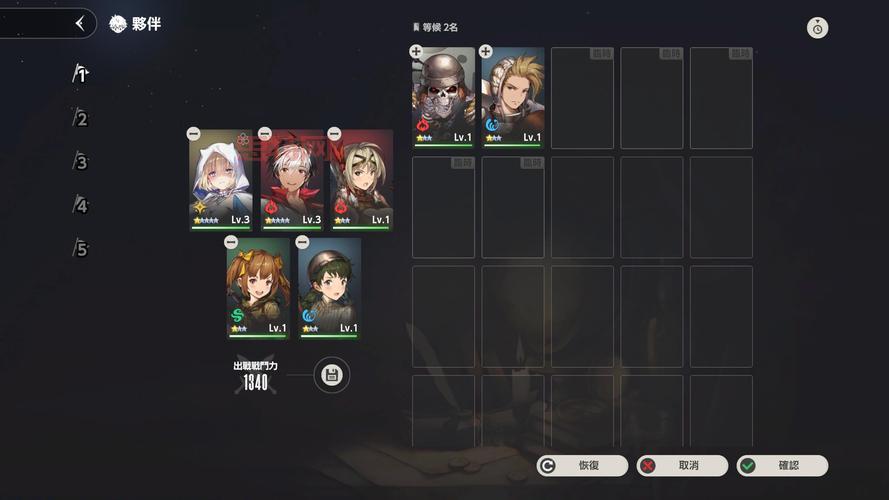Switch to team slot 3
The width and height of the screenshot is (889, 500).
tap(81, 162)
